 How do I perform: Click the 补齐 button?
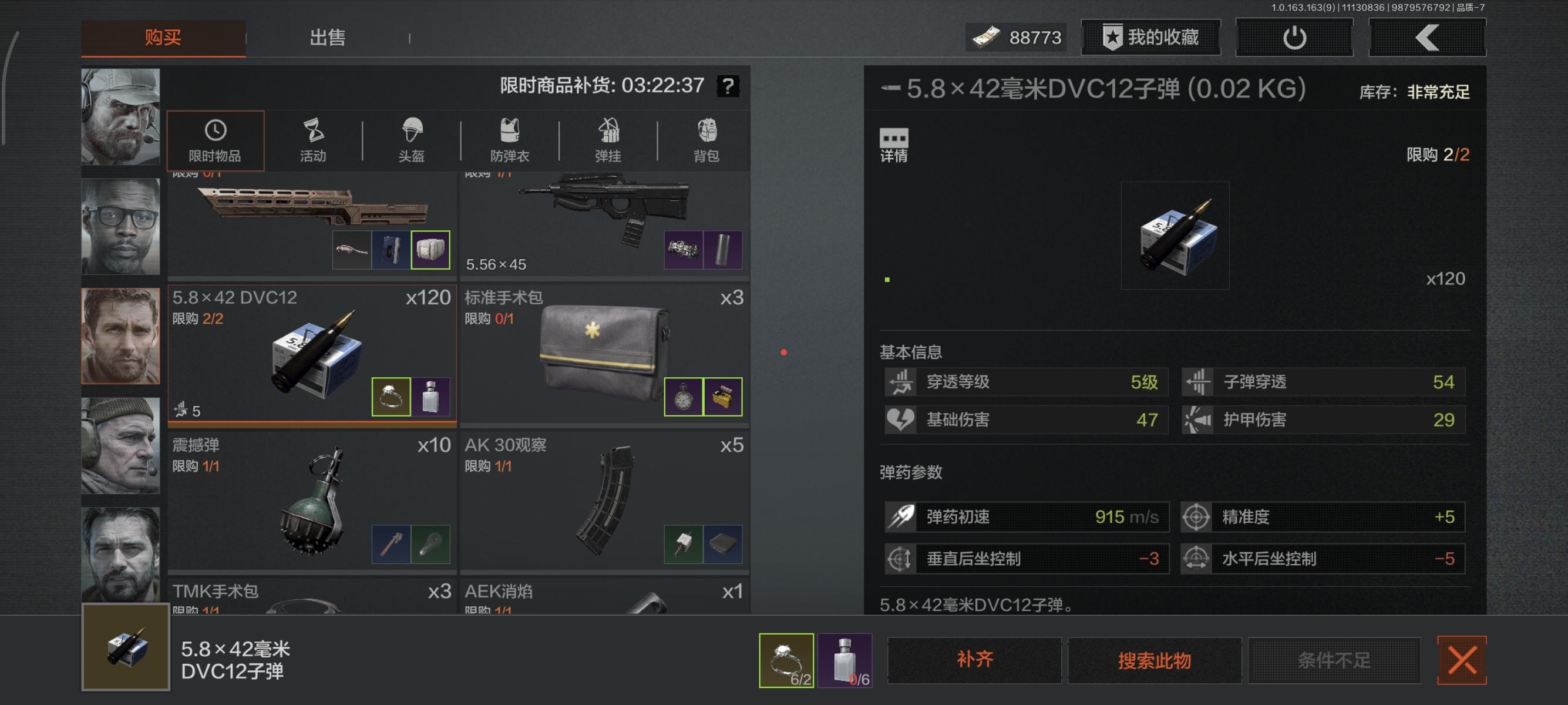click(974, 660)
